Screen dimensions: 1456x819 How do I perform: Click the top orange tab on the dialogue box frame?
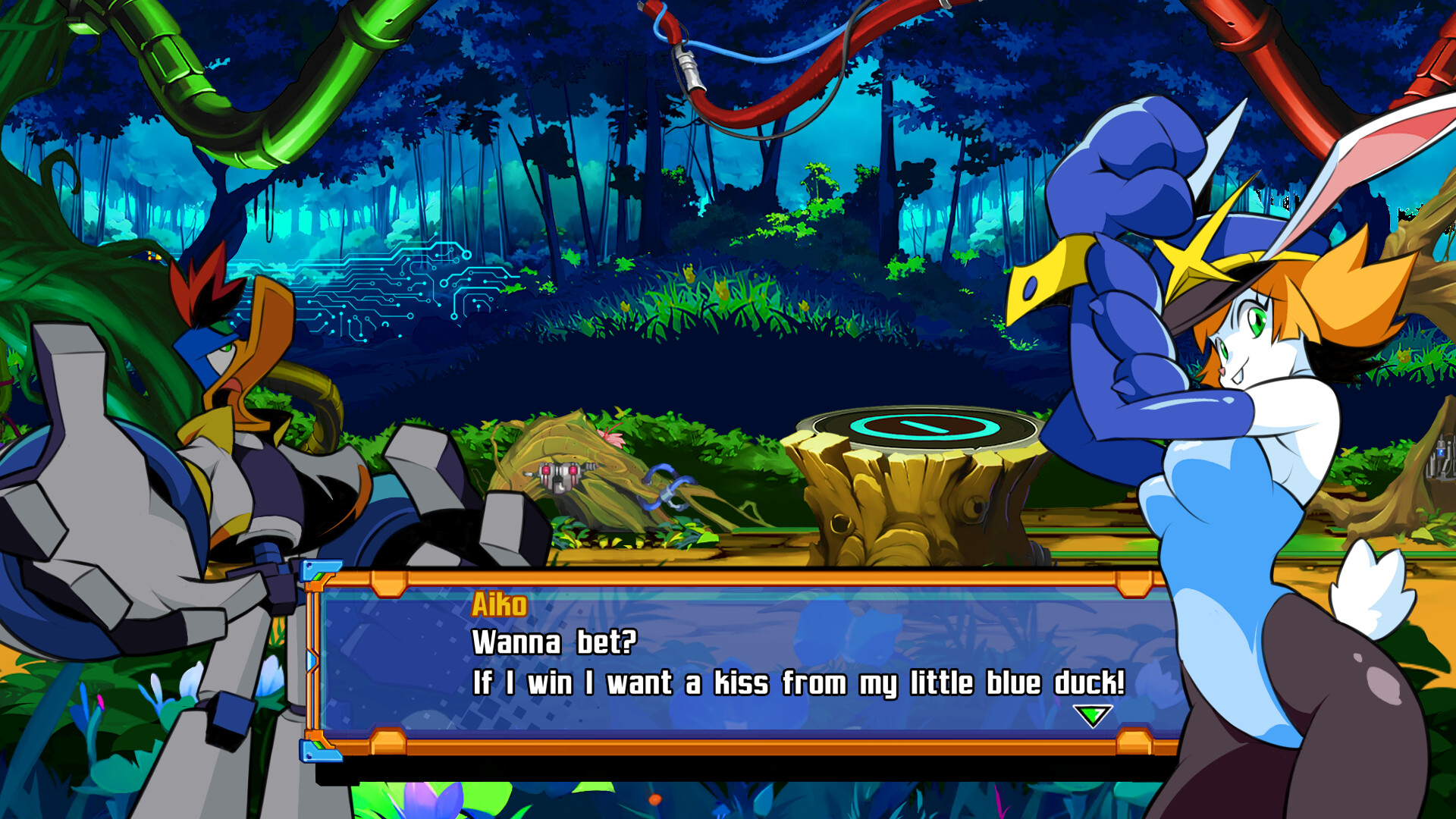coord(388,585)
